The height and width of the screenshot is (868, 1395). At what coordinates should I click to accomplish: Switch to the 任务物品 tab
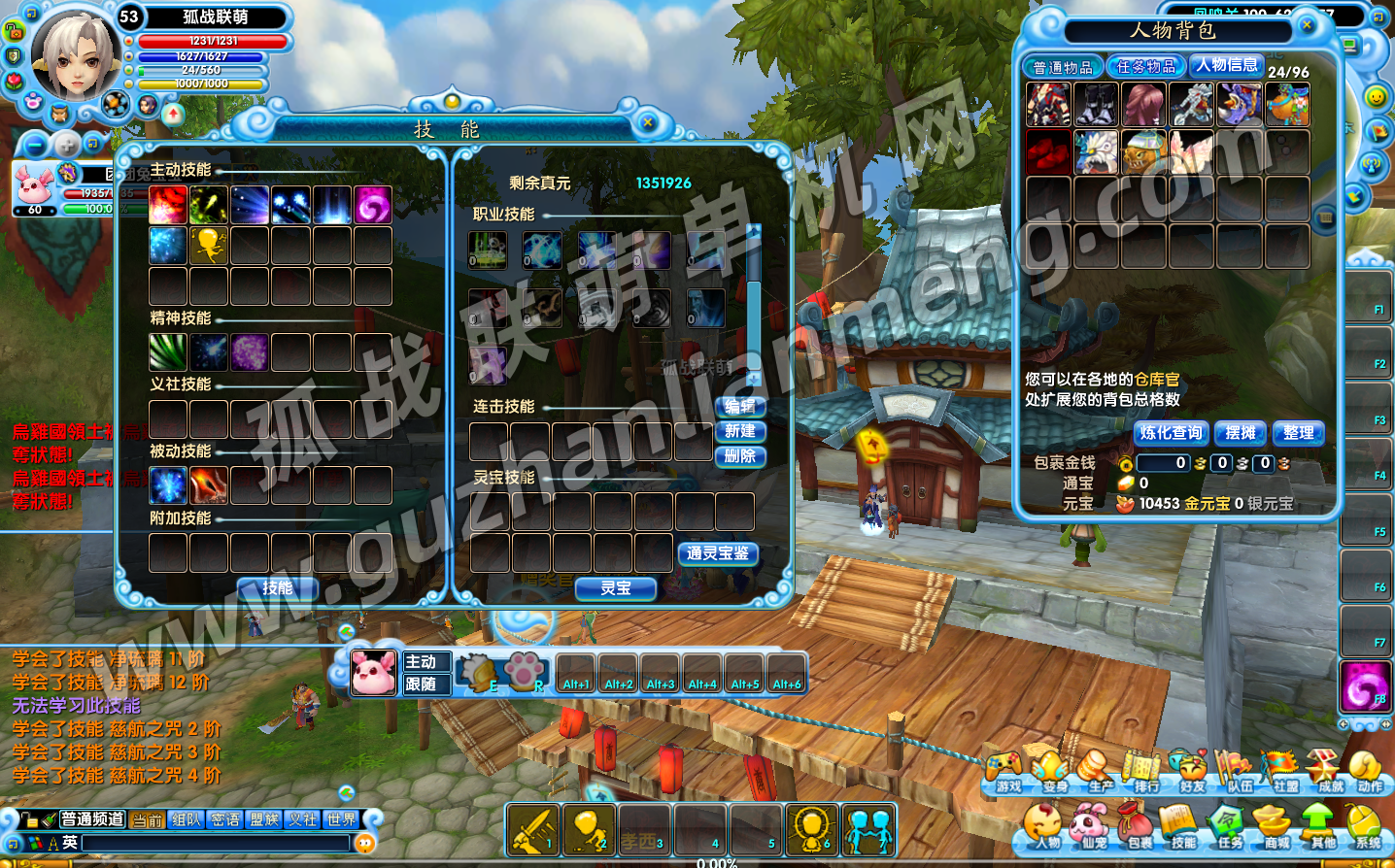click(1146, 67)
